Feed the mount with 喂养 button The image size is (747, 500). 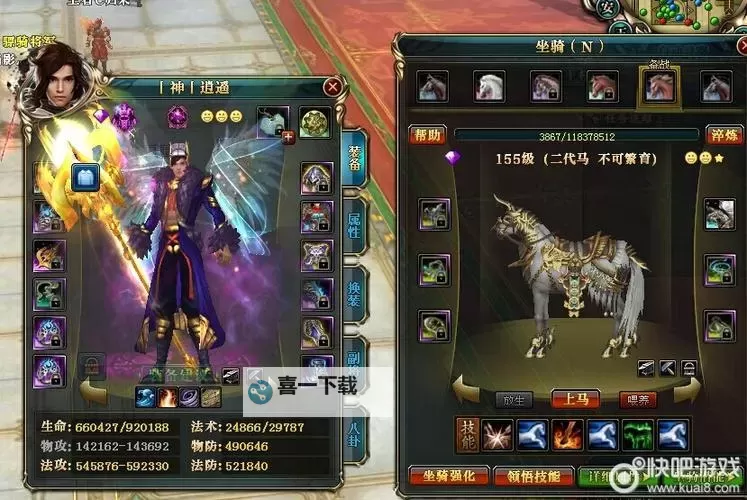[637, 399]
